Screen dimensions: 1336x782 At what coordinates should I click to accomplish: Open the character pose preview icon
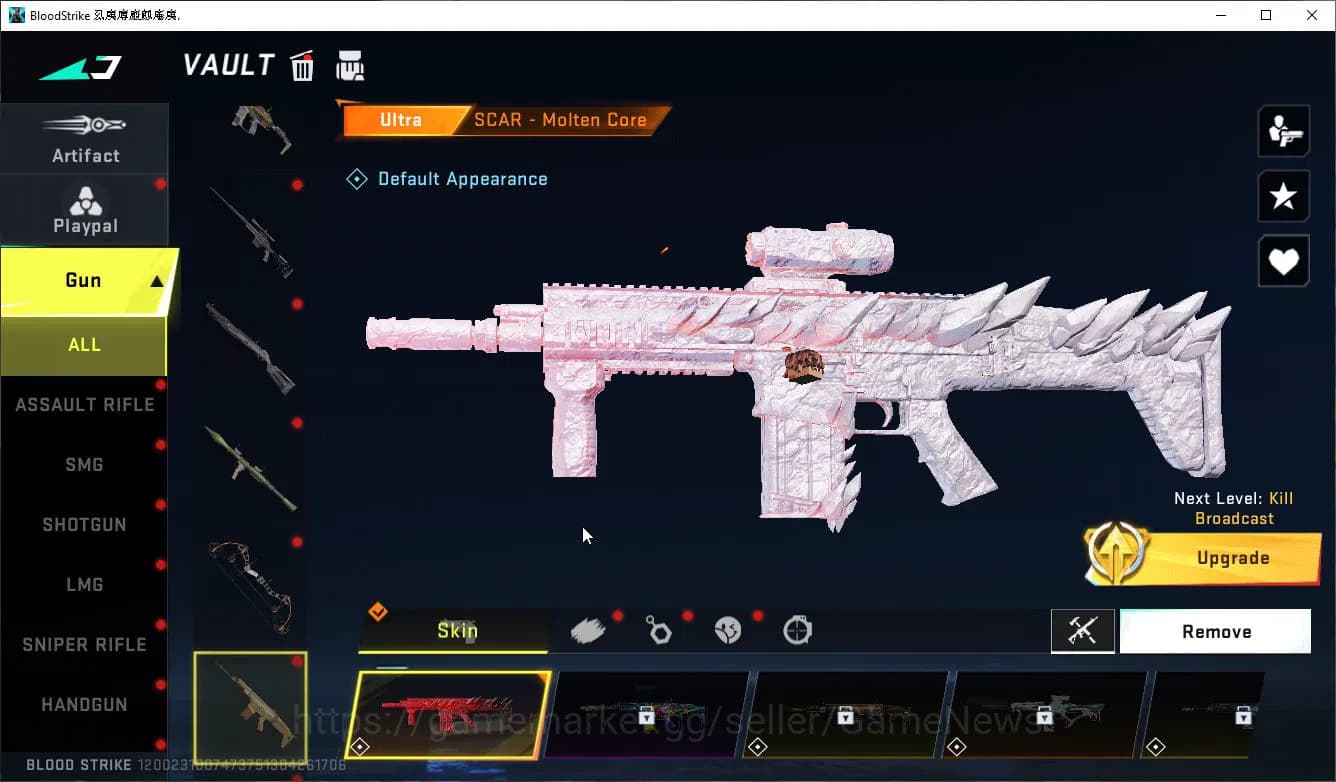1283,130
